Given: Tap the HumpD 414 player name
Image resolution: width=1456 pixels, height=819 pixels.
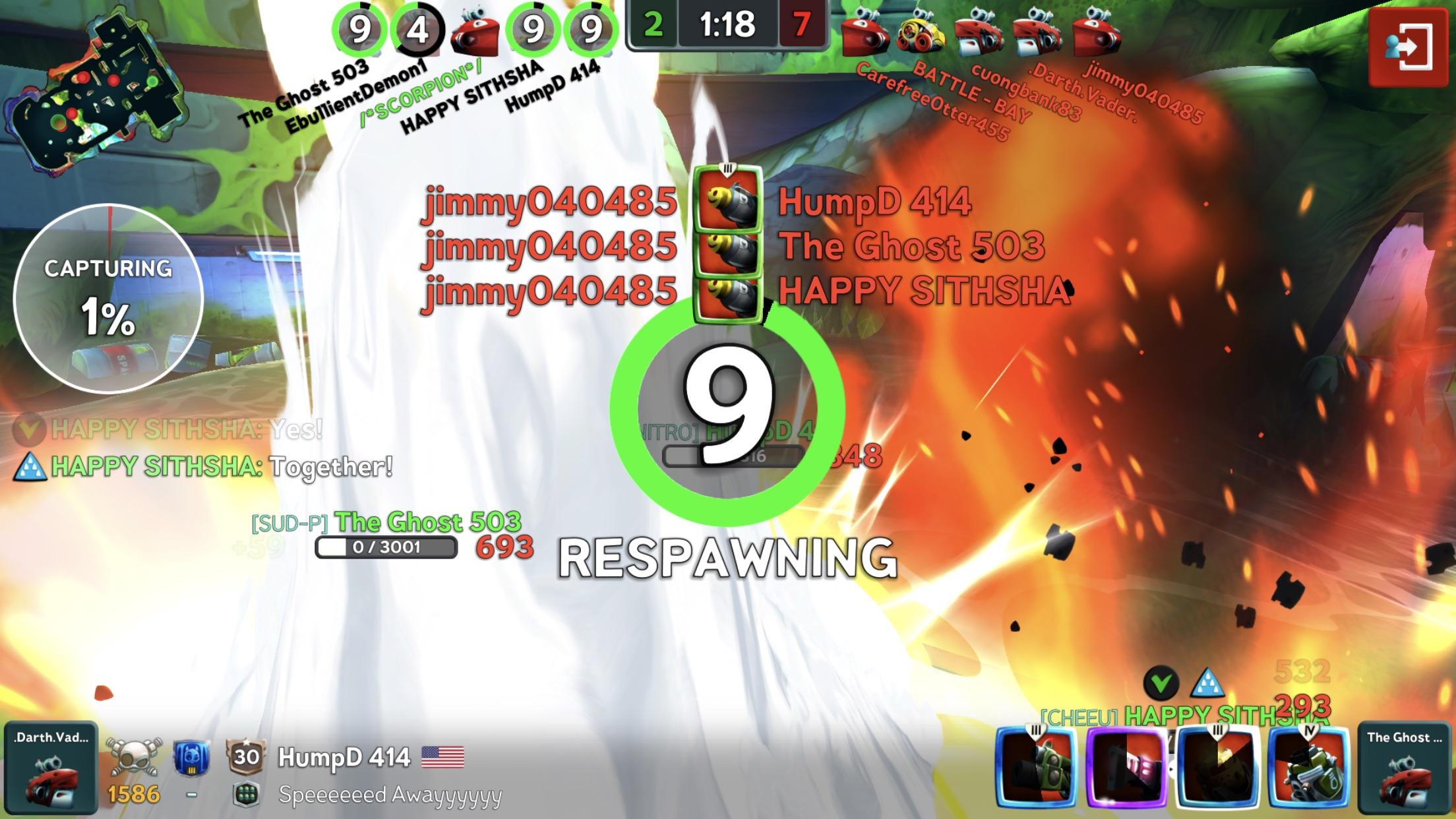Looking at the screenshot, I should click(x=344, y=757).
